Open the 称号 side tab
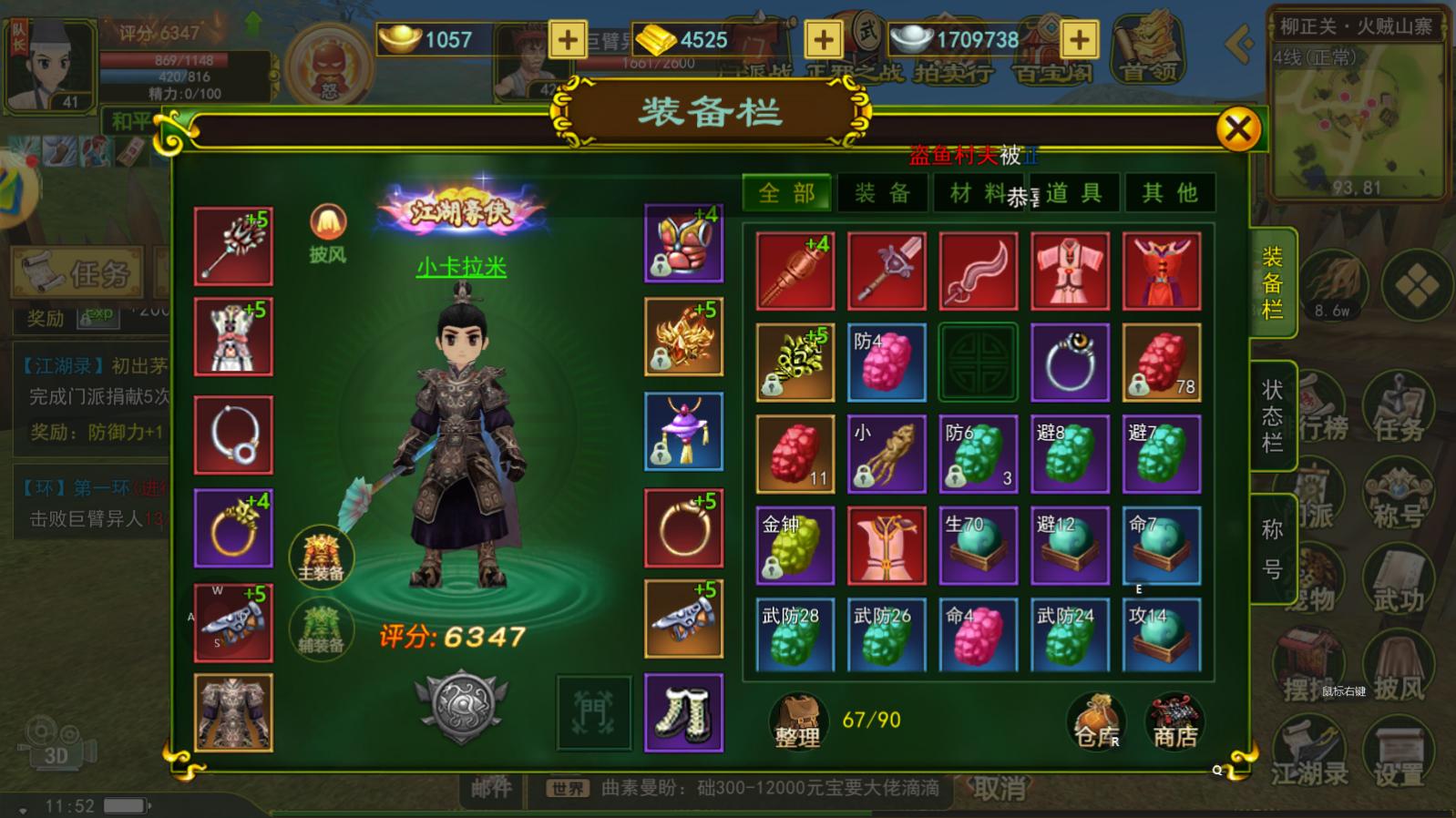1456x818 pixels. click(x=1272, y=548)
